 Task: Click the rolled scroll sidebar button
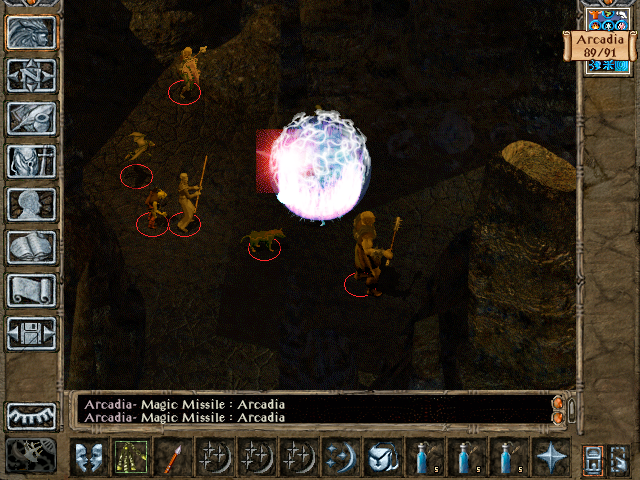(32, 290)
